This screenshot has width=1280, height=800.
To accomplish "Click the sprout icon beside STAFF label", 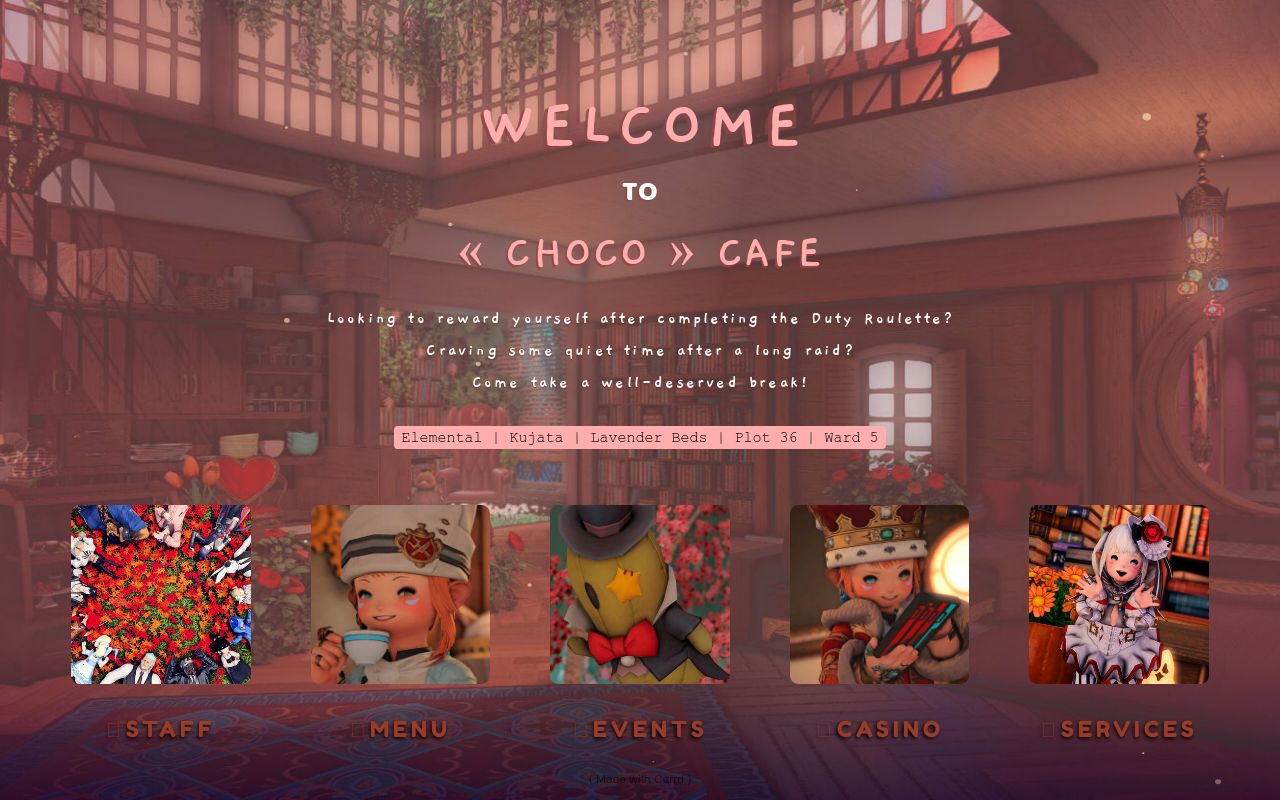I will (113, 729).
